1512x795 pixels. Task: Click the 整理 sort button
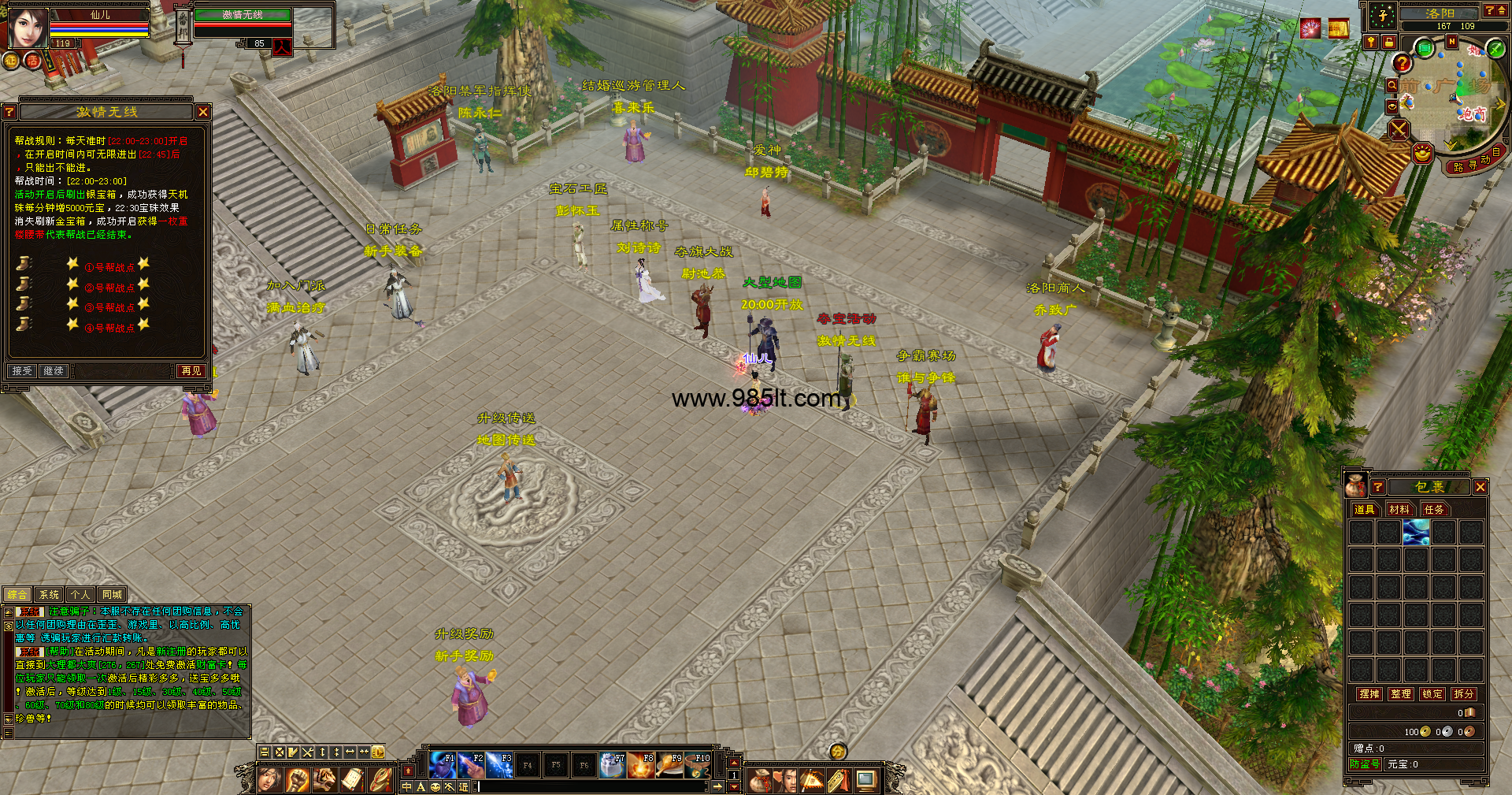1401,694
